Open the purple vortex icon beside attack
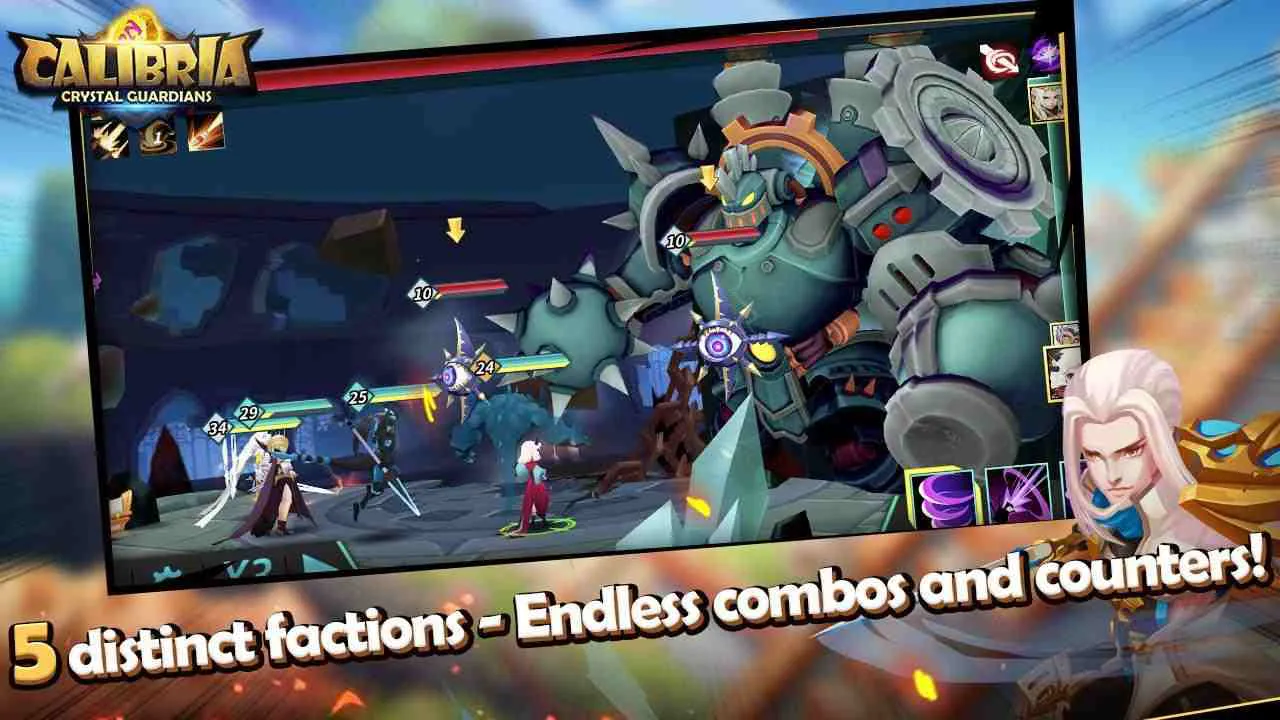 1046,52
